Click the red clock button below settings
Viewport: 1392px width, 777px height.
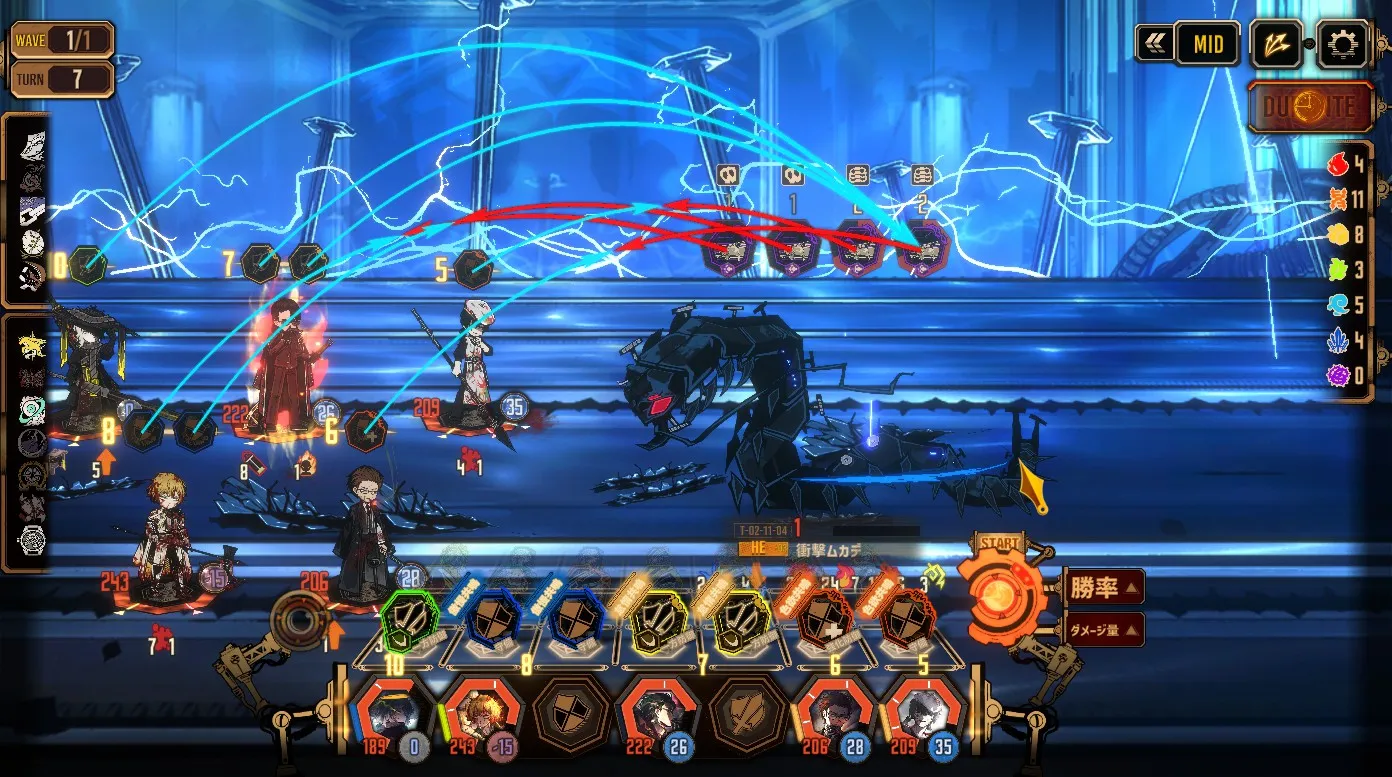click(1311, 107)
